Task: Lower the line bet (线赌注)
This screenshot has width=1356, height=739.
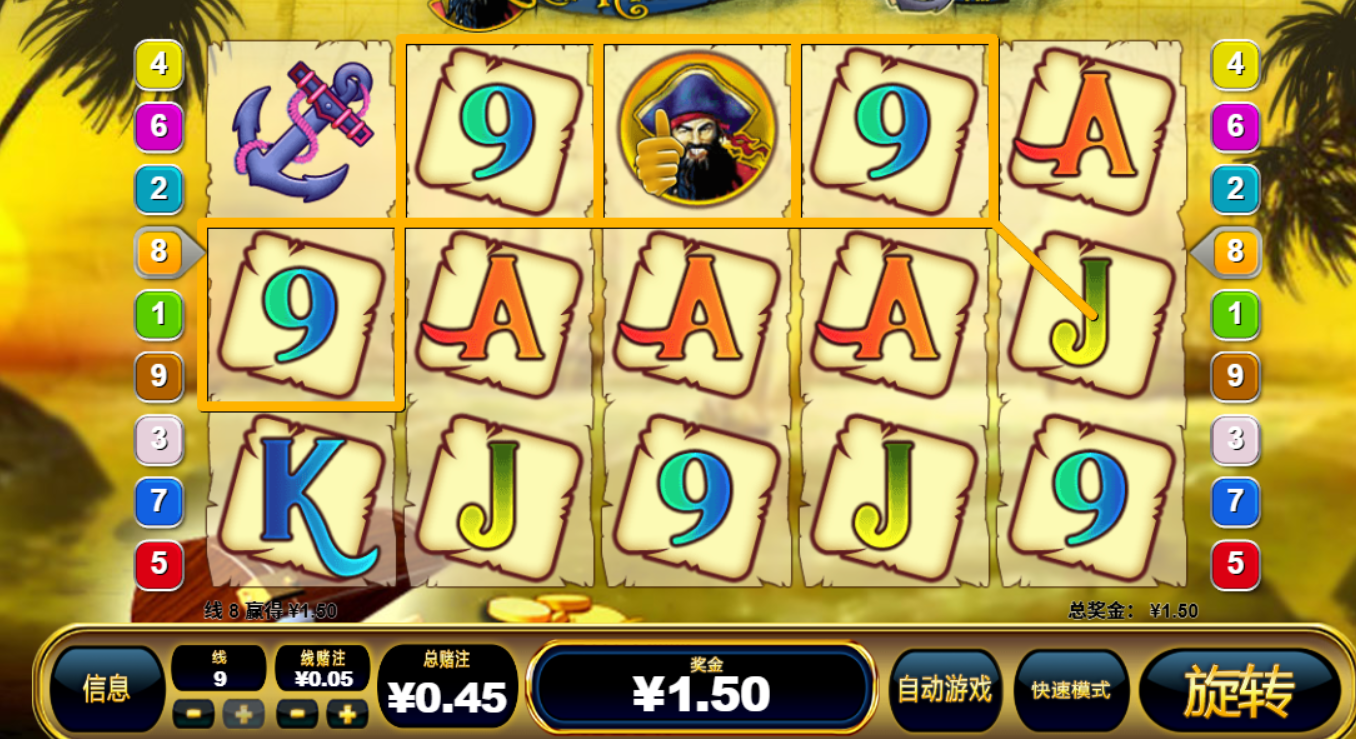Action: click(297, 714)
